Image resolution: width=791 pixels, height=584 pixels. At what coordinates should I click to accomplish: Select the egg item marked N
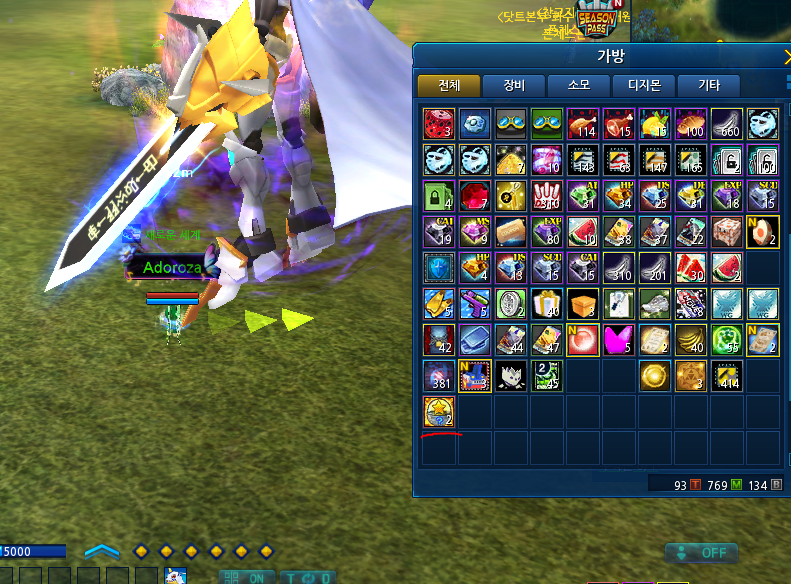tap(764, 231)
